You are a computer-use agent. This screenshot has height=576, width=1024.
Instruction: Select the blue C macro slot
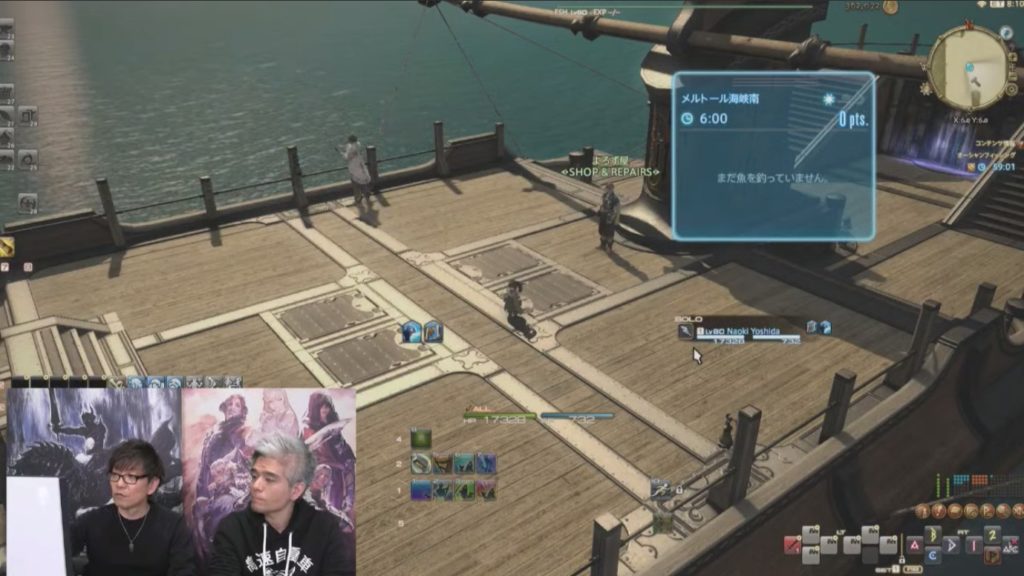click(933, 553)
